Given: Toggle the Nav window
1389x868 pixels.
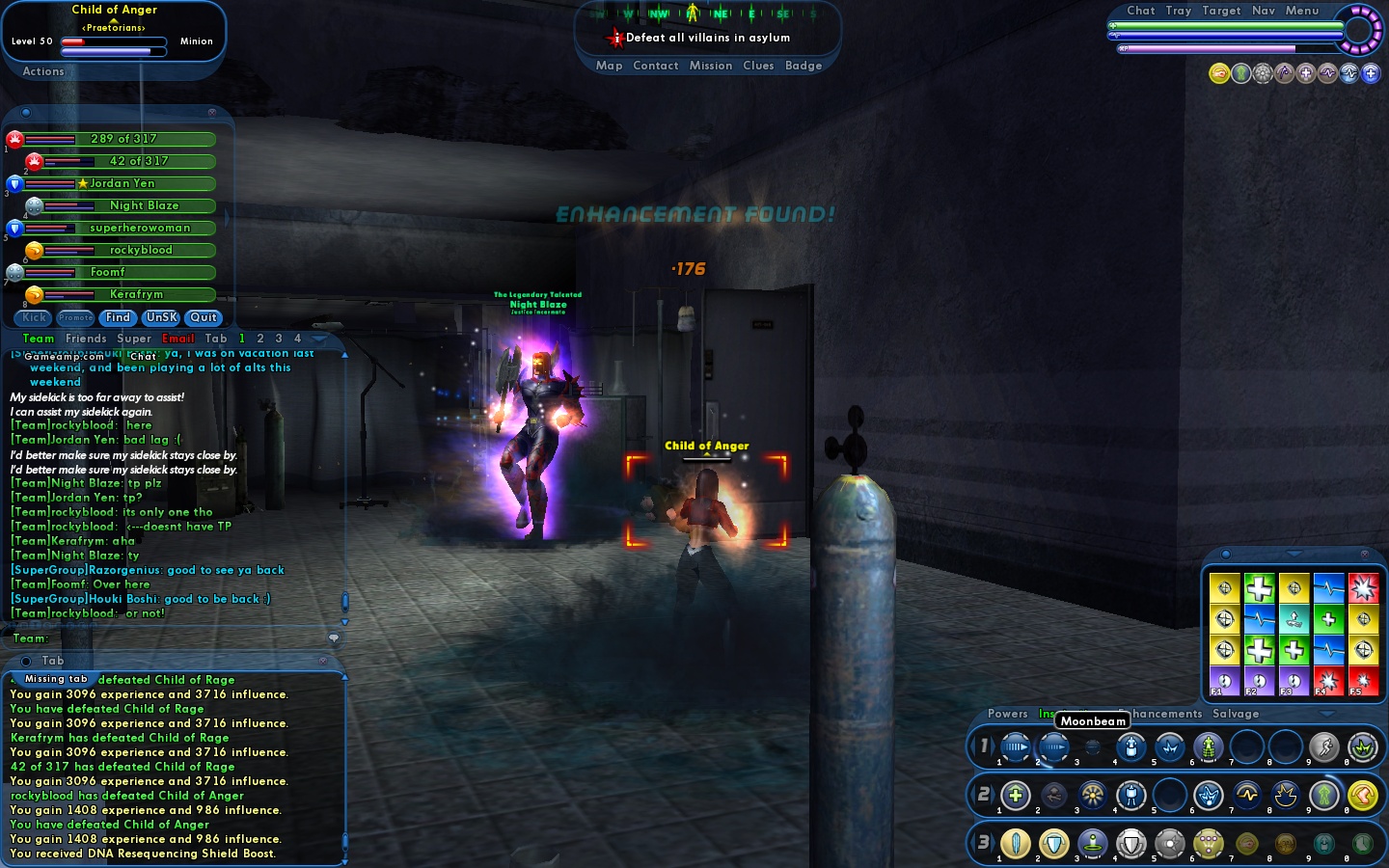Looking at the screenshot, I should [1264, 11].
